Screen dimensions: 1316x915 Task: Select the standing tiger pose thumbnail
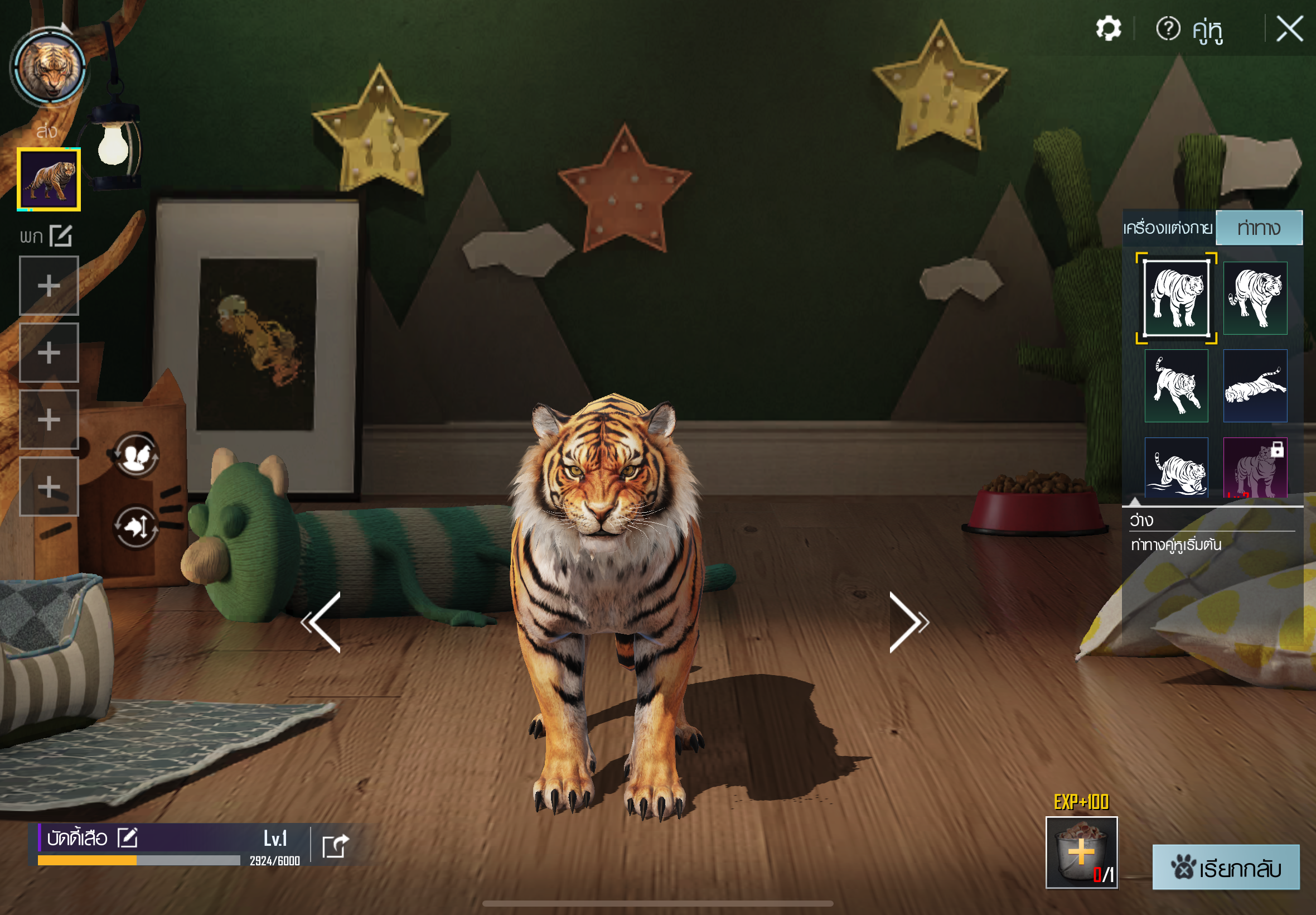click(x=1175, y=298)
